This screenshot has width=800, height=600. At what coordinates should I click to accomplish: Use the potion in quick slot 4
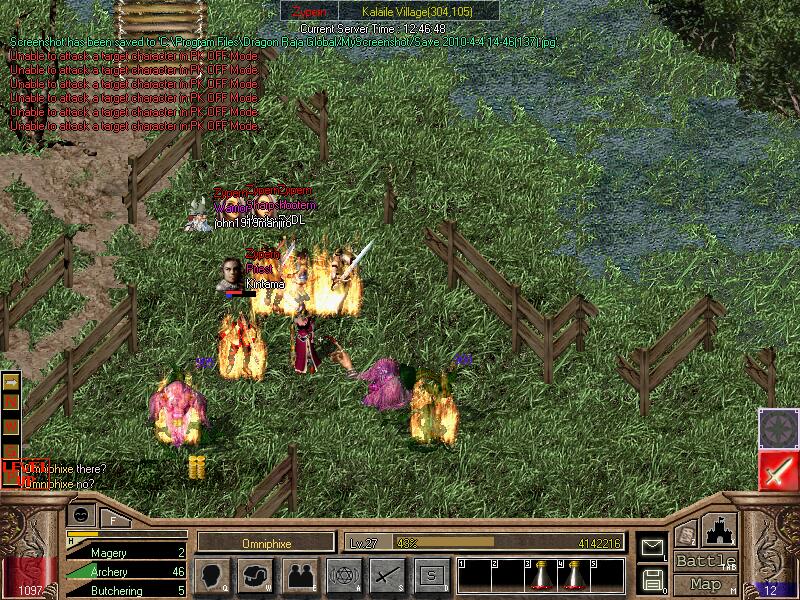pyautogui.click(x=574, y=575)
